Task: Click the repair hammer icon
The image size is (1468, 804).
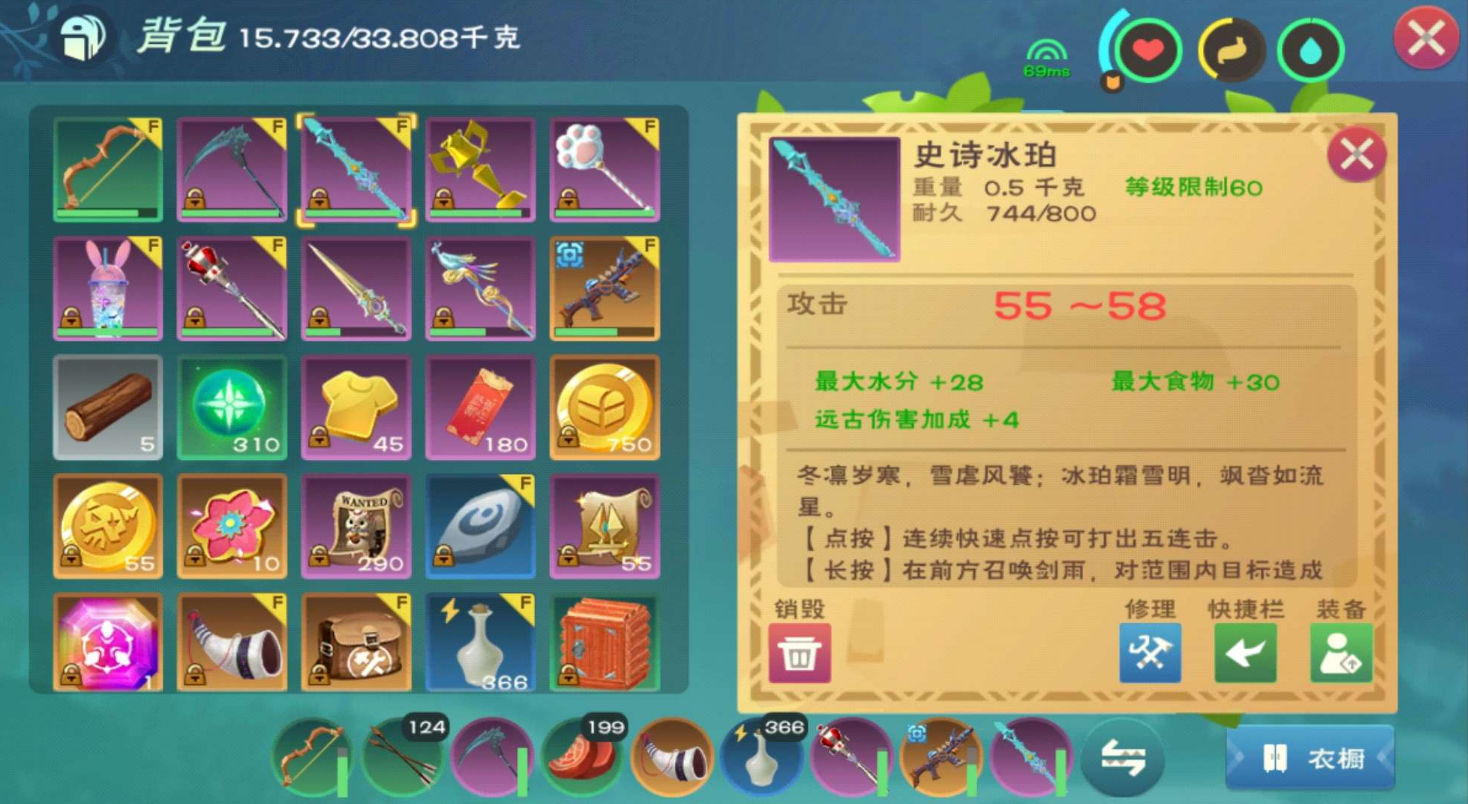Action: (x=1148, y=653)
